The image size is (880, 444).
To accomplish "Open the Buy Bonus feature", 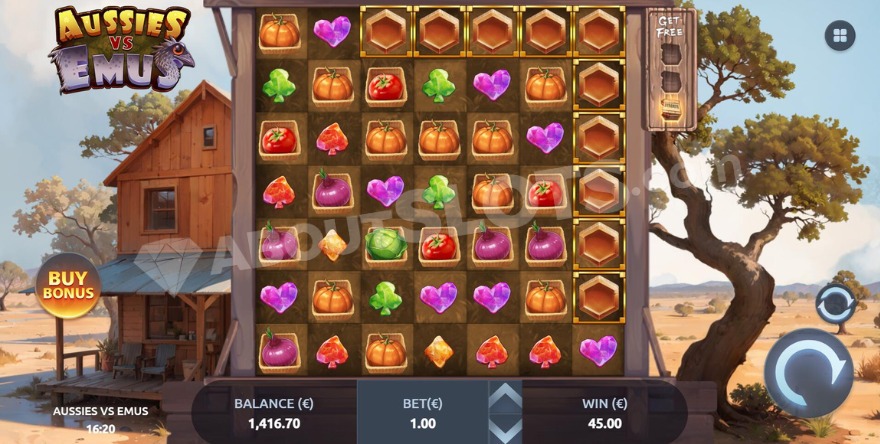I will point(68,286).
